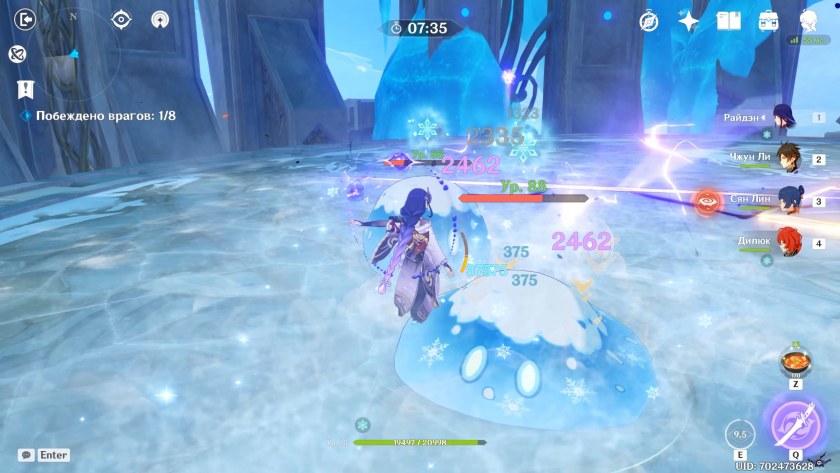Screen dimensions: 840x473
Task: Open the Adventurer Handbook book icon
Action: [x=729, y=20]
